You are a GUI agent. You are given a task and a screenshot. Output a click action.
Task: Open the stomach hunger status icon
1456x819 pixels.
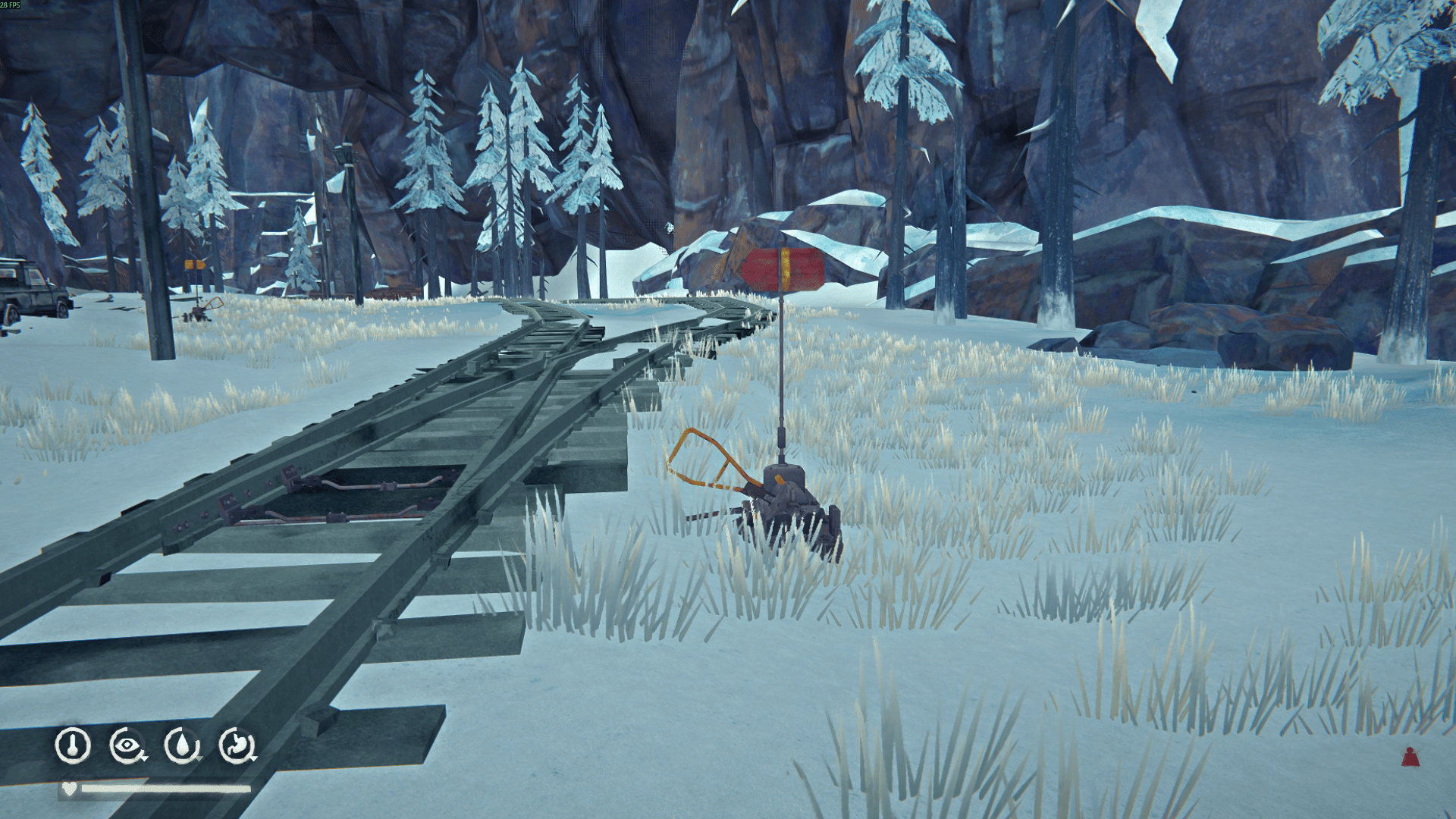(x=237, y=745)
